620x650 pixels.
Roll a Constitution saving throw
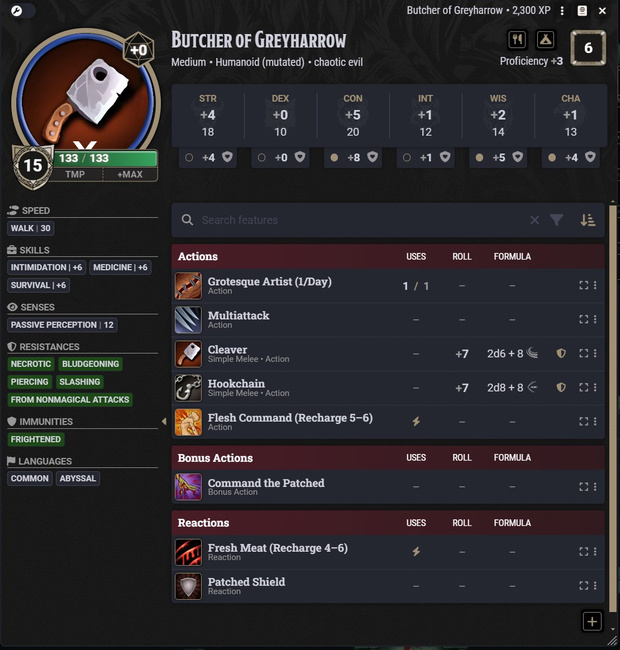coord(353,157)
